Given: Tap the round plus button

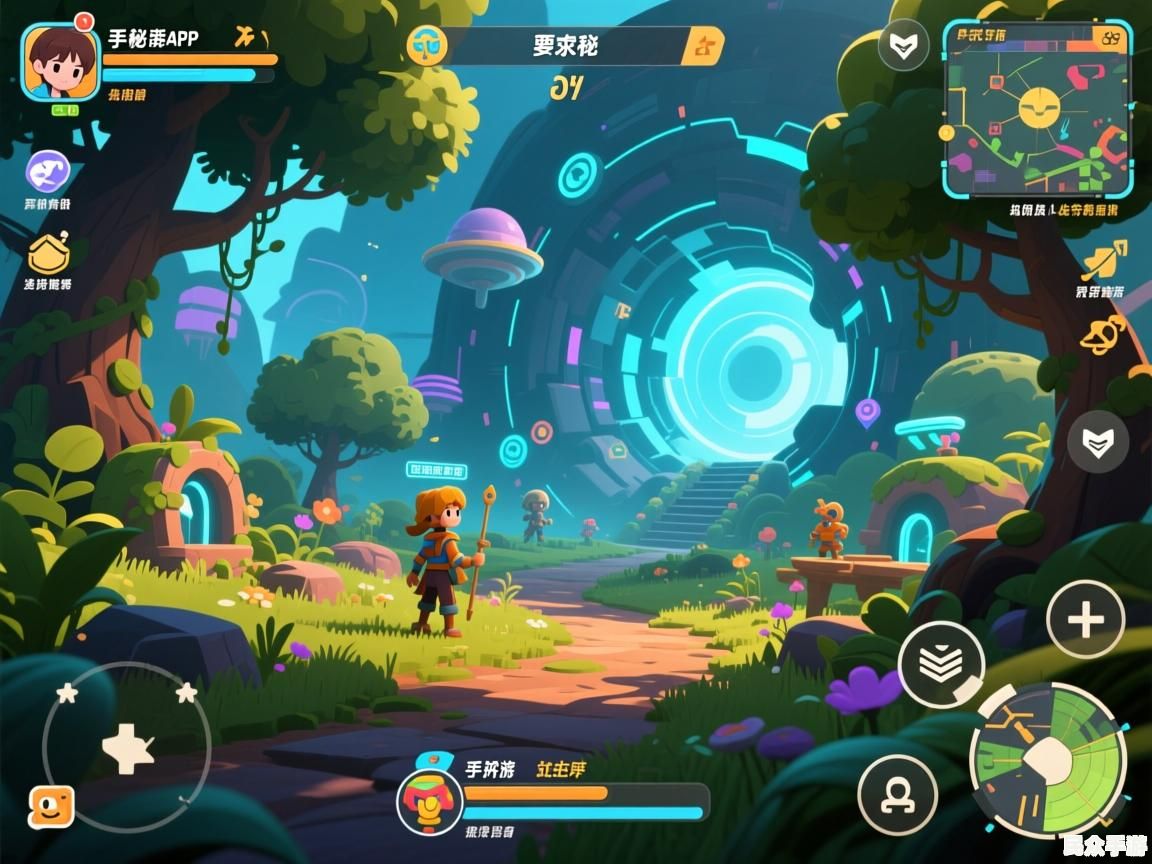Looking at the screenshot, I should pos(1085,620).
